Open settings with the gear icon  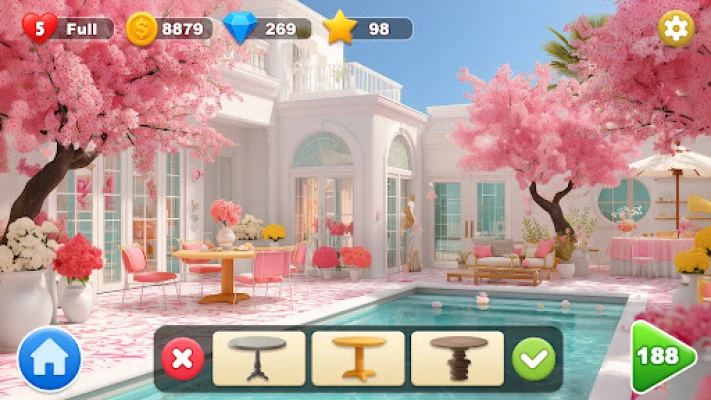[x=677, y=28]
